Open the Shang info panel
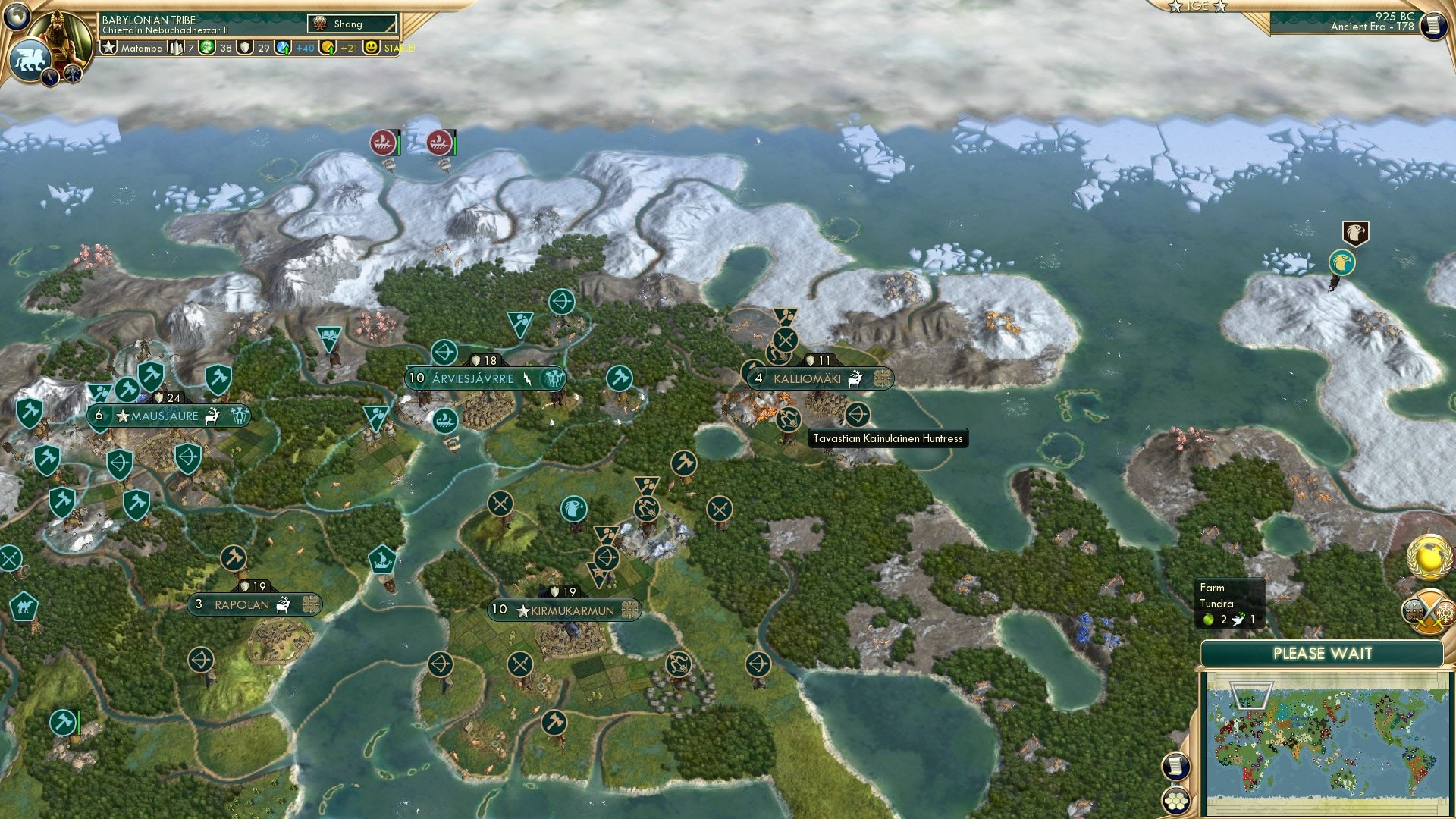Image resolution: width=1456 pixels, height=819 pixels. pyautogui.click(x=352, y=24)
